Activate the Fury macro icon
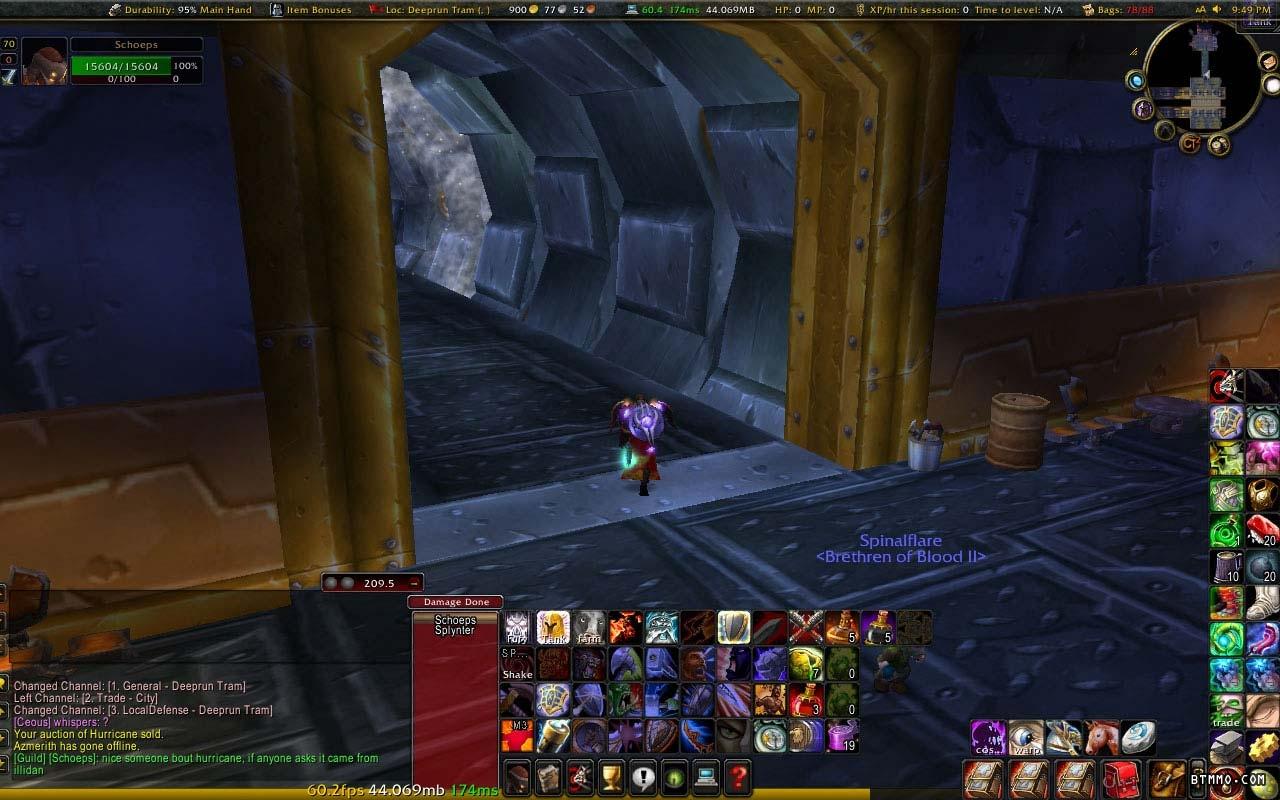The height and width of the screenshot is (800, 1280). (517, 627)
